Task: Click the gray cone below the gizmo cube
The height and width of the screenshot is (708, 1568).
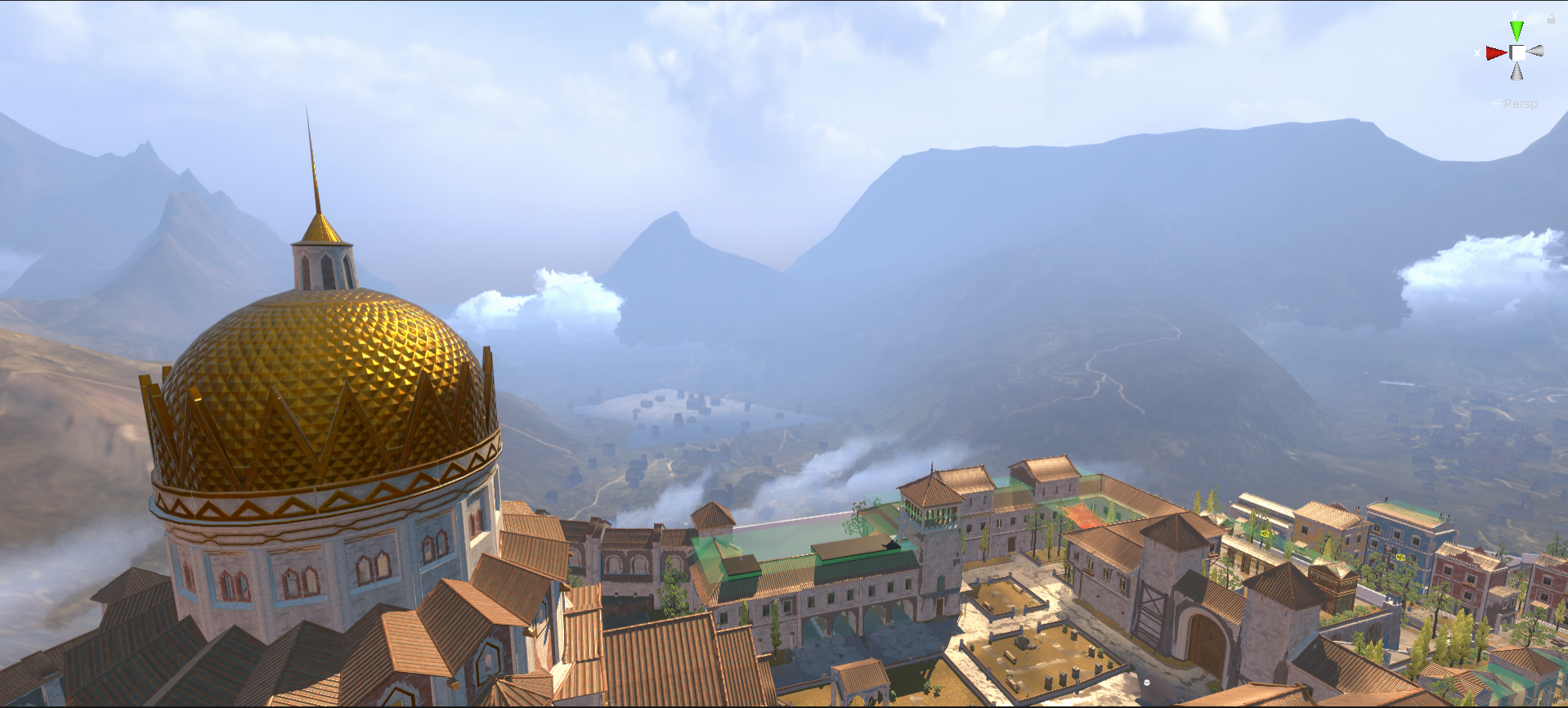Action: pos(1516,72)
